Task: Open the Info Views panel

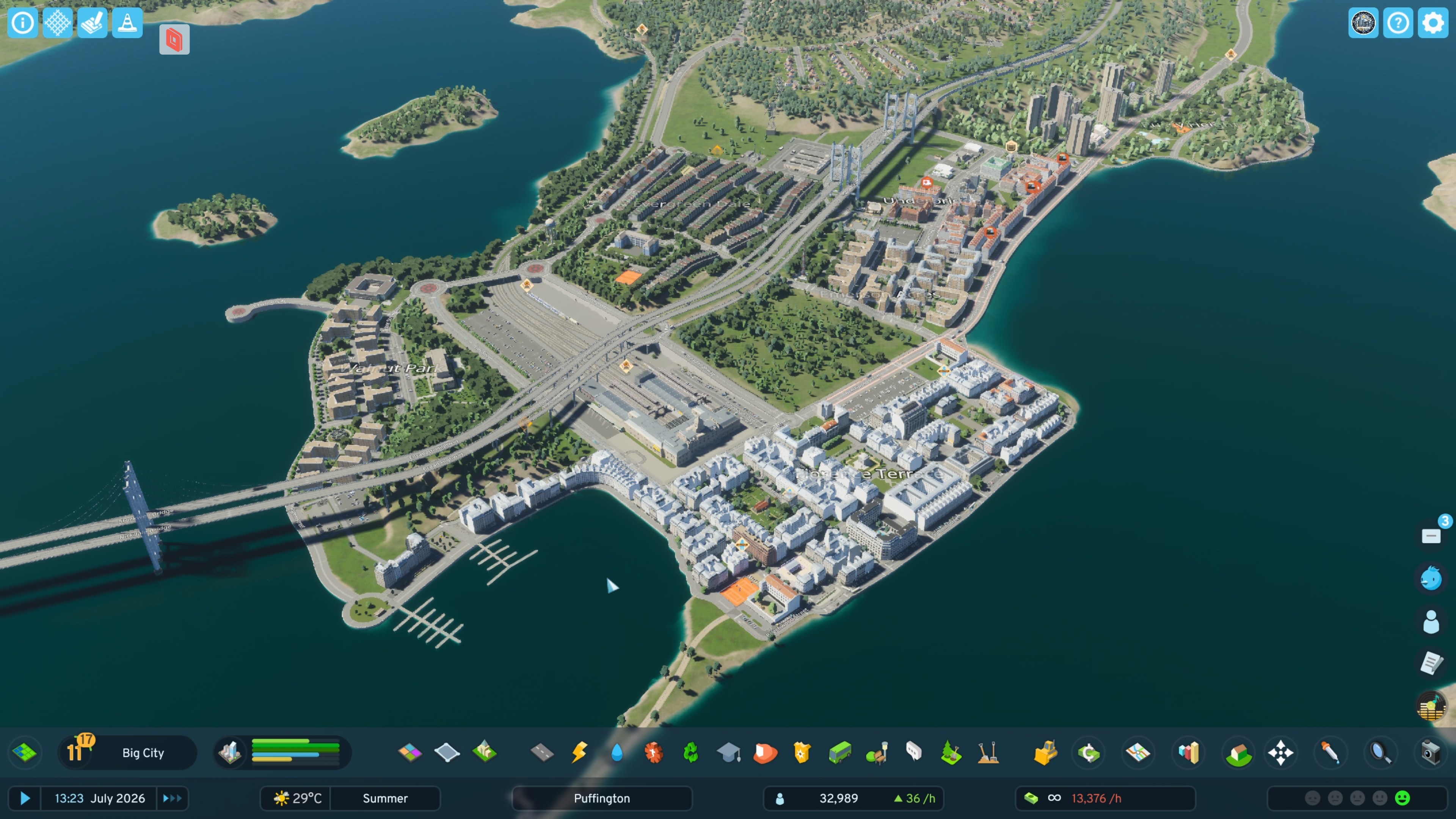Action: click(23, 23)
